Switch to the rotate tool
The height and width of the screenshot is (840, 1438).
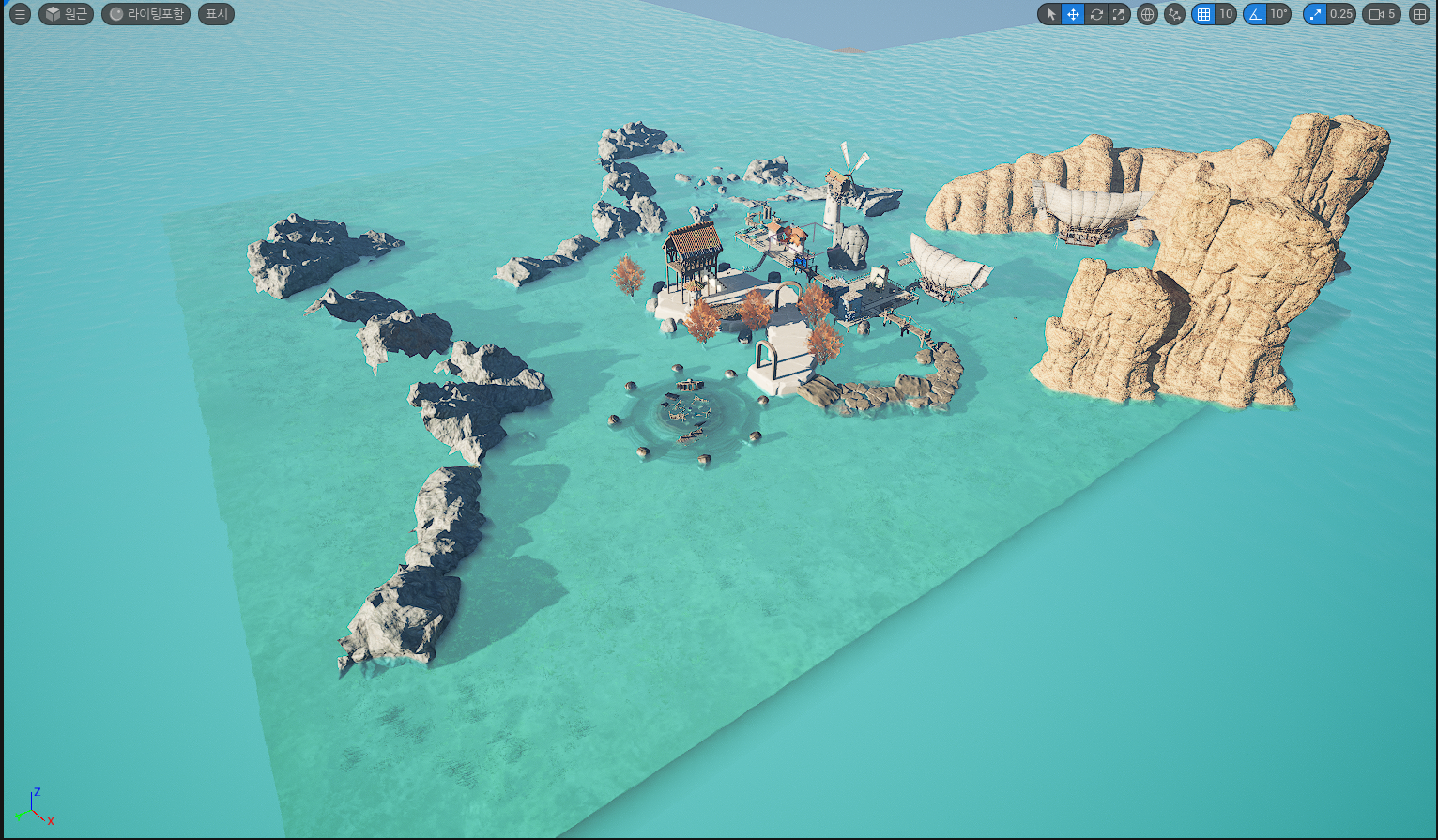[x=1095, y=14]
